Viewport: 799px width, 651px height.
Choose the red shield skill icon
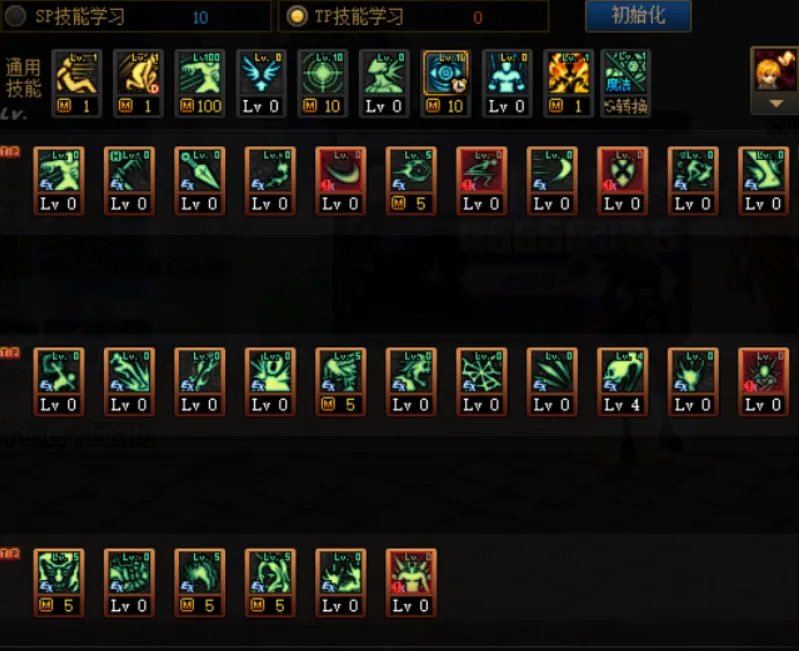pos(622,172)
